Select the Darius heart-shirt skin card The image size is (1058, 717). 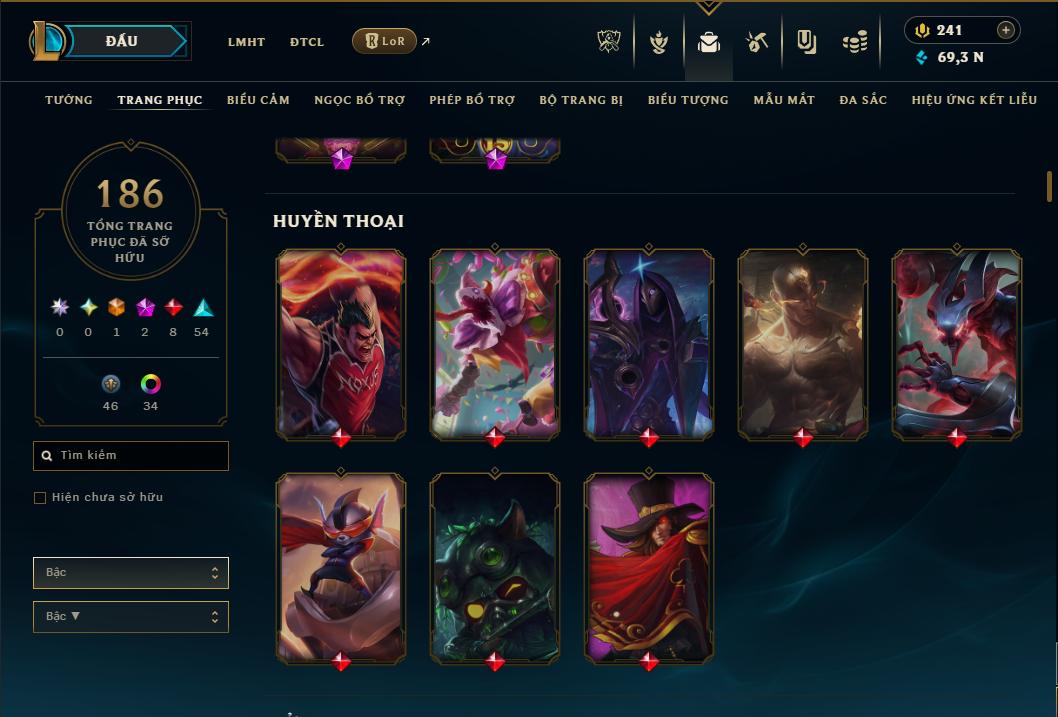(341, 342)
